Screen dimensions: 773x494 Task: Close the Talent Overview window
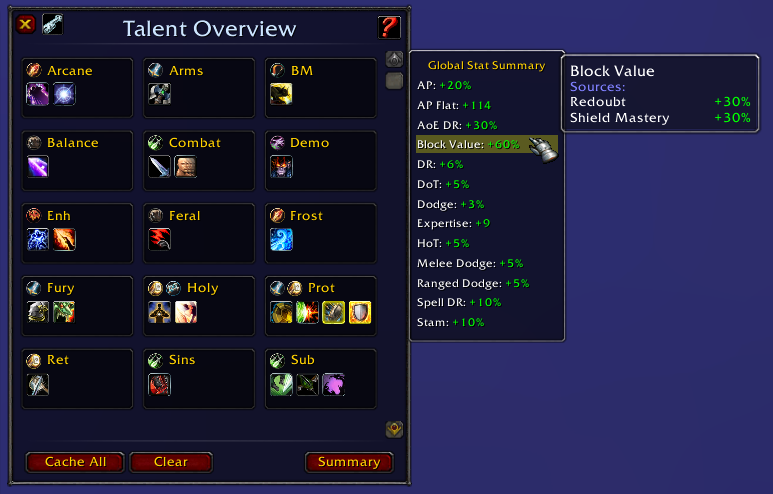(27, 25)
